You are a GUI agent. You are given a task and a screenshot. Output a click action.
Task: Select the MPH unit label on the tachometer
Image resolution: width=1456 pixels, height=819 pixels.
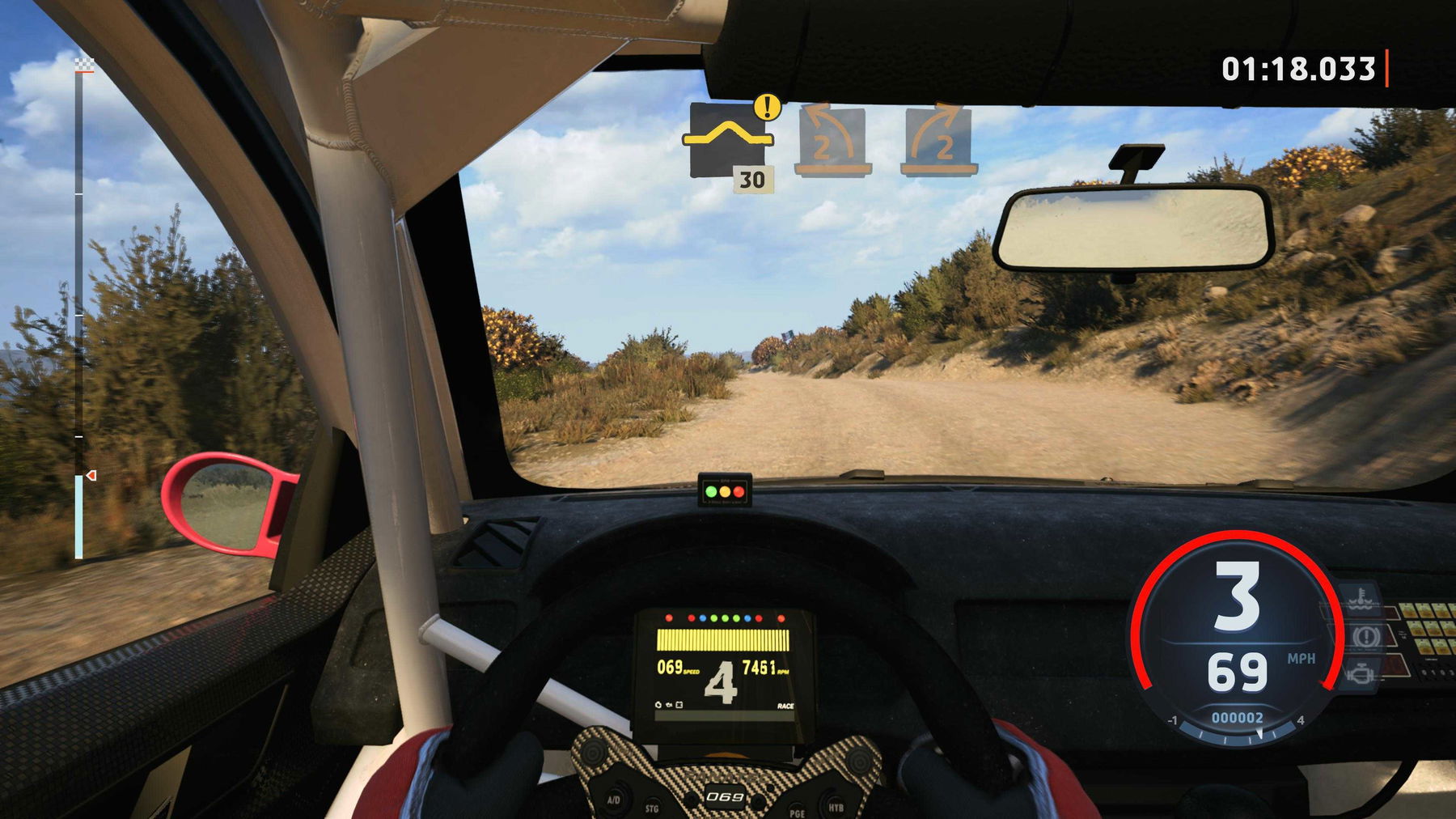point(1302,658)
